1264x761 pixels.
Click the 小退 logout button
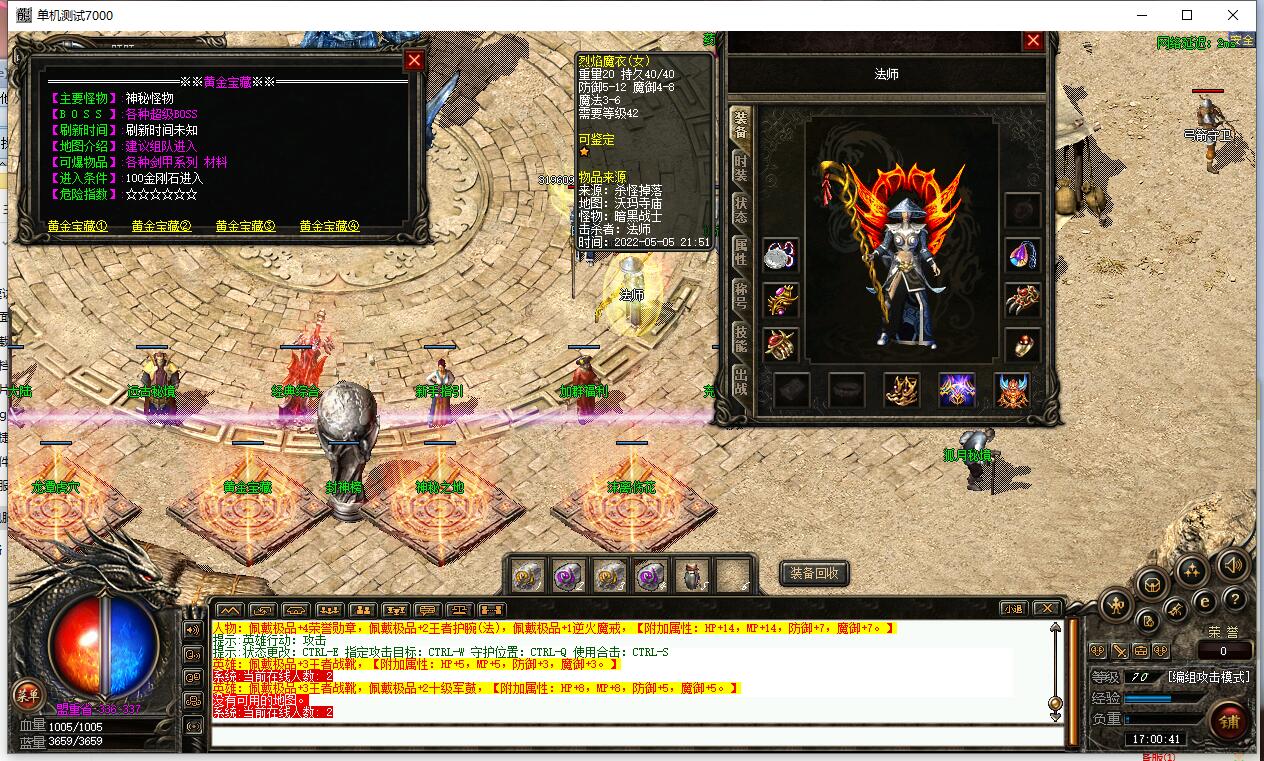coord(1014,609)
